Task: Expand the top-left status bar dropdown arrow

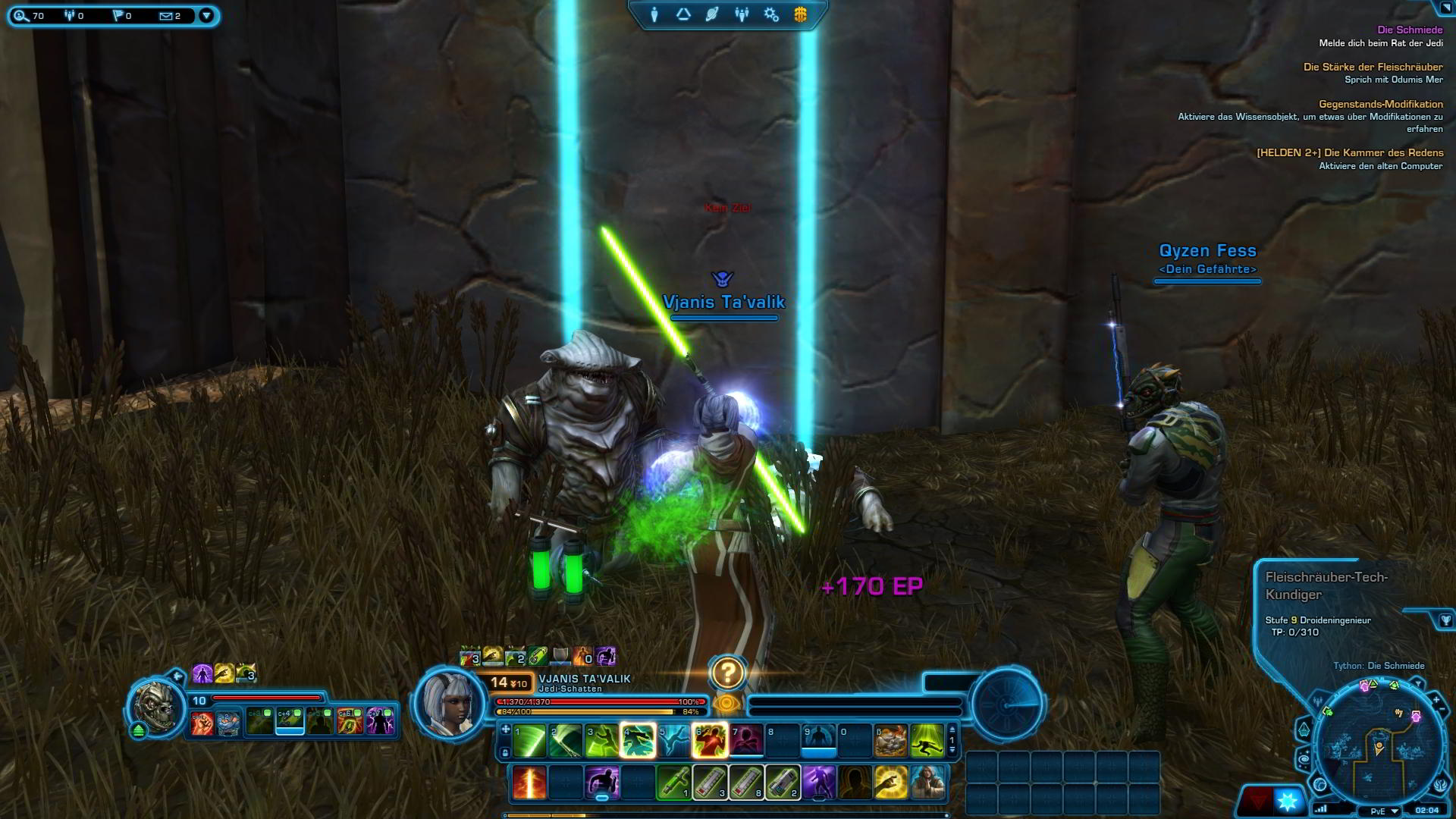Action: coord(206,14)
